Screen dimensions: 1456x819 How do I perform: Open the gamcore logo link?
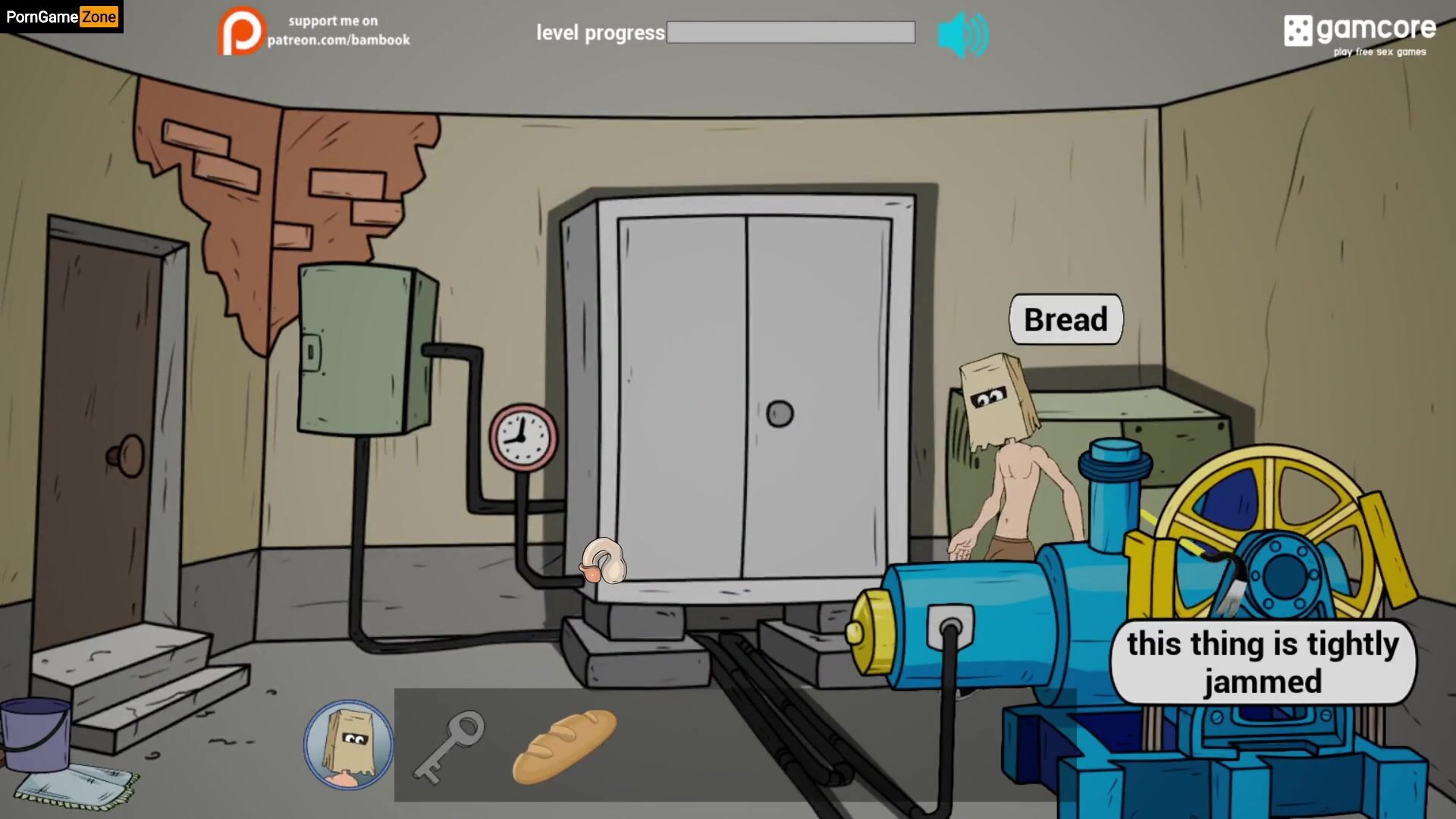point(1360,34)
